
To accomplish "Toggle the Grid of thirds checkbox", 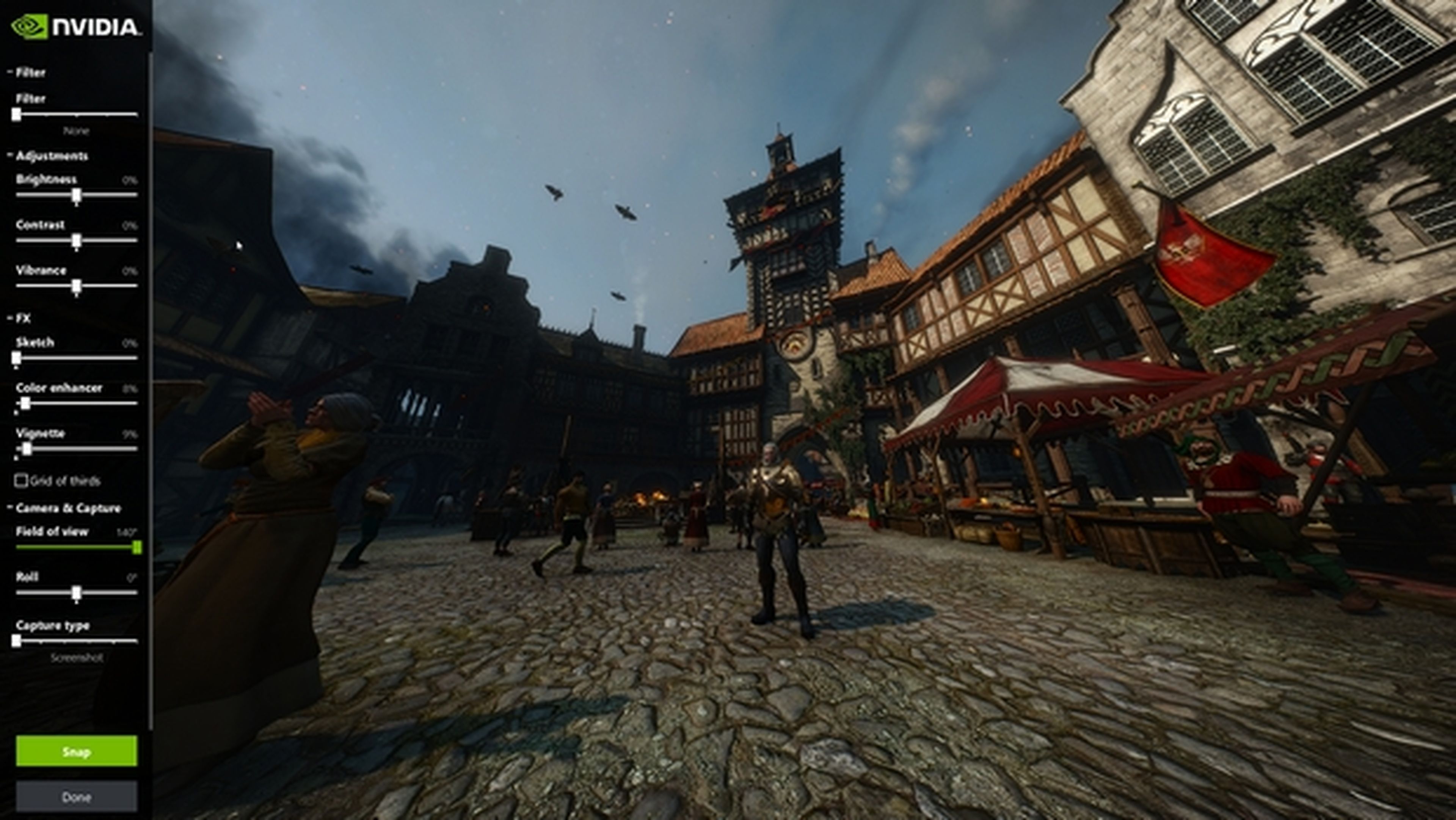I will click(x=21, y=481).
